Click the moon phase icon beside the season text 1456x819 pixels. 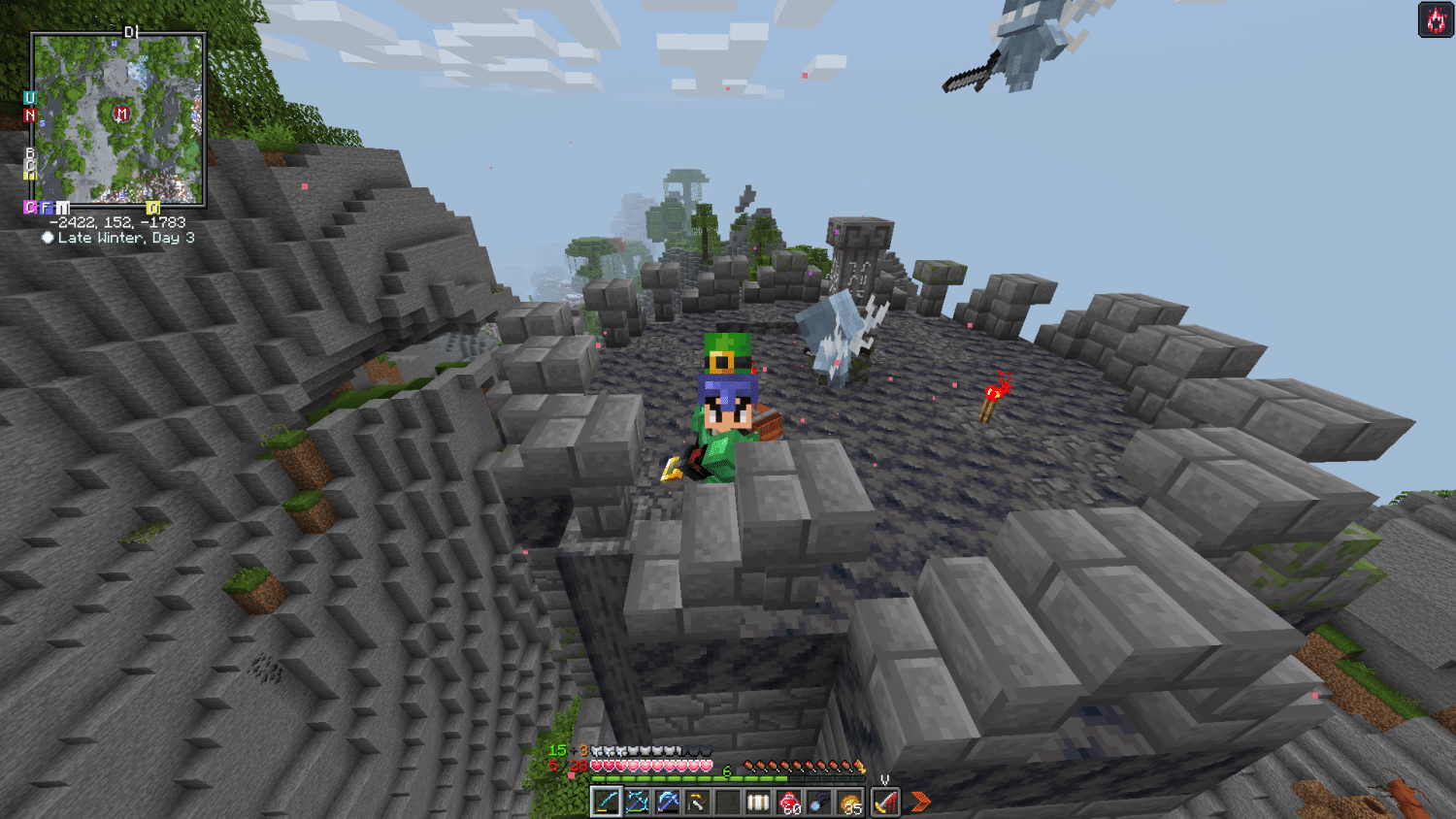48,238
